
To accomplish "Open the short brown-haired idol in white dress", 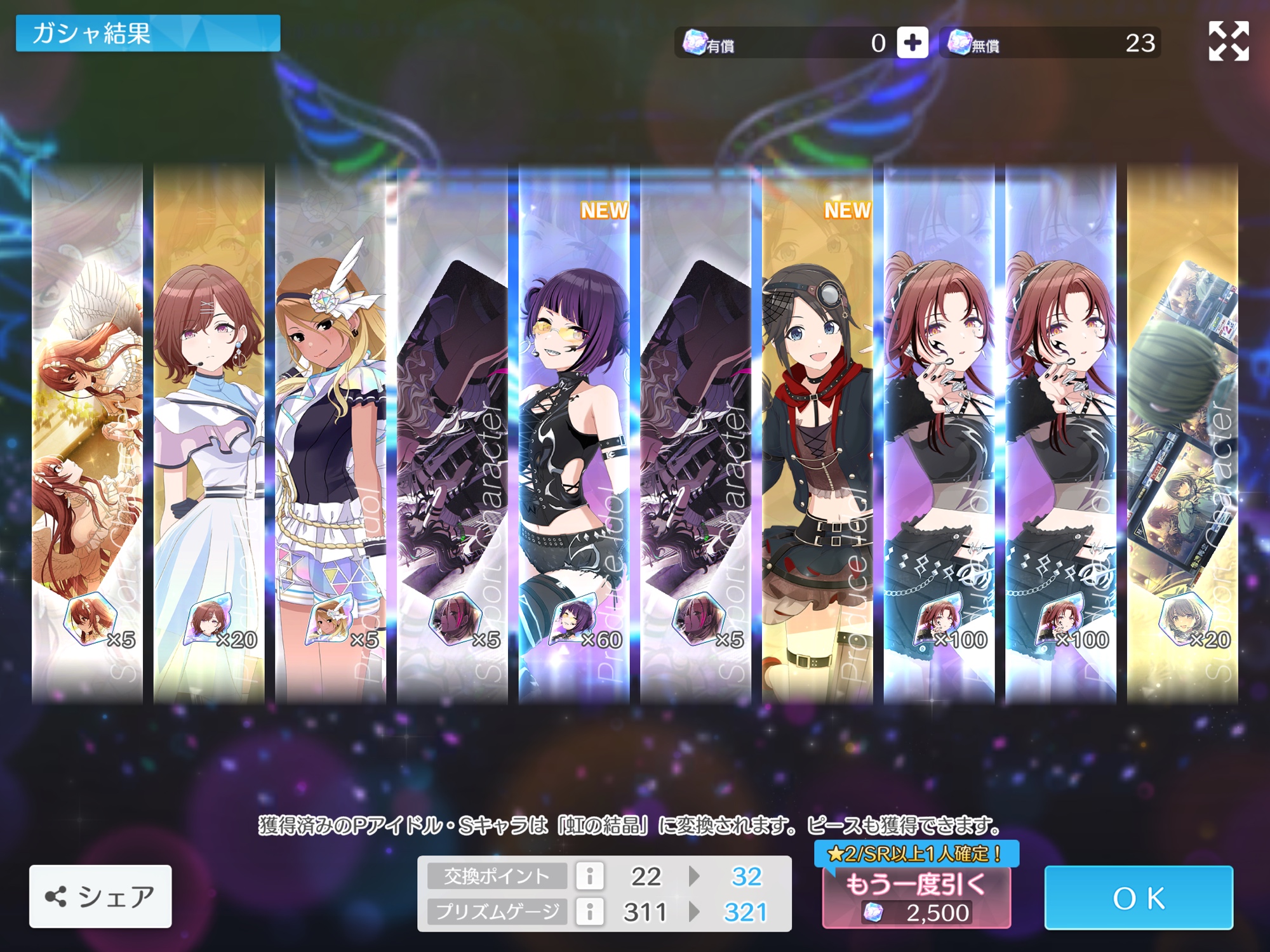I will click(x=209, y=432).
